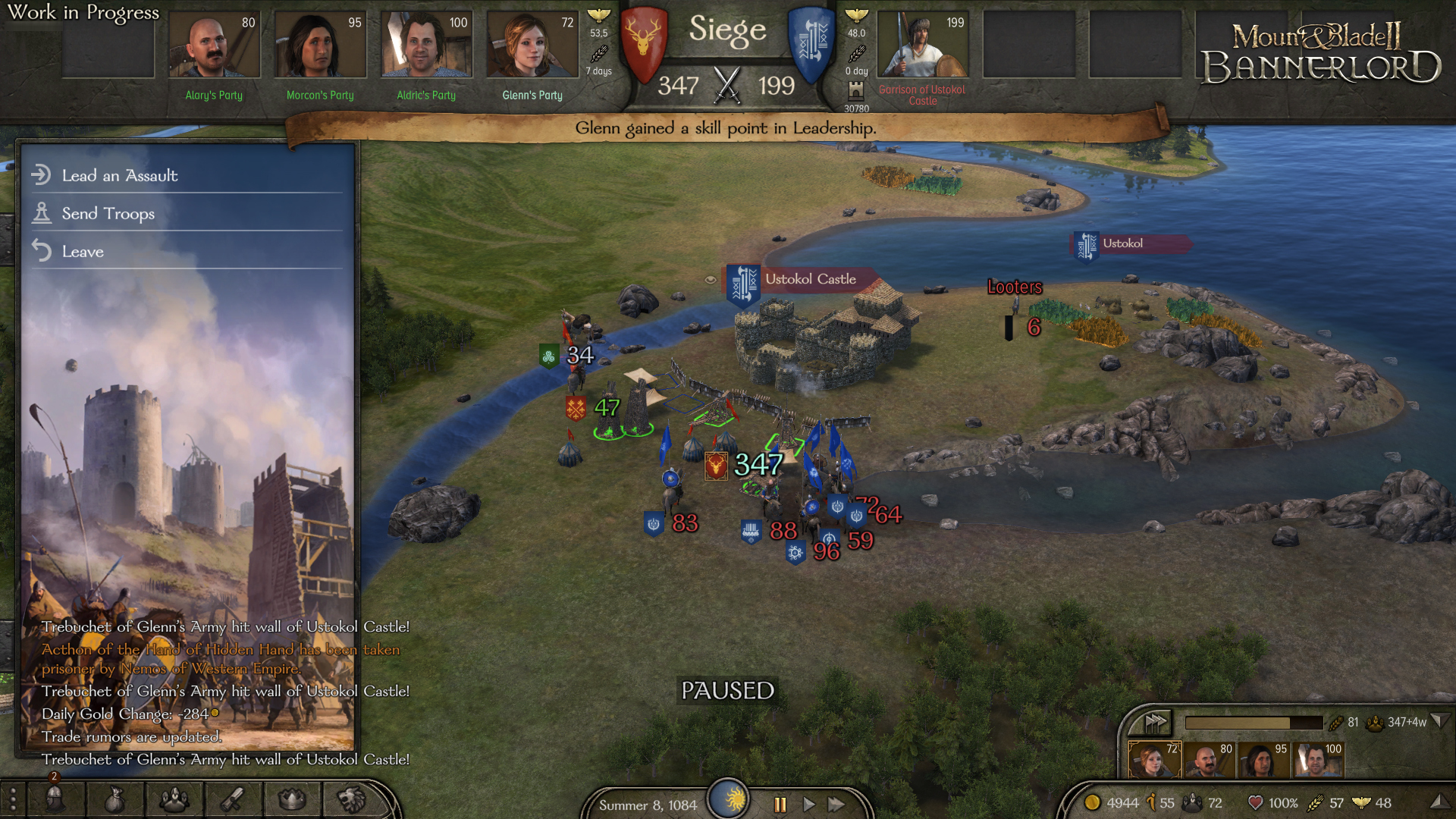This screenshot has height=819, width=1456.
Task: Open the inventory sack icon
Action: 115,799
